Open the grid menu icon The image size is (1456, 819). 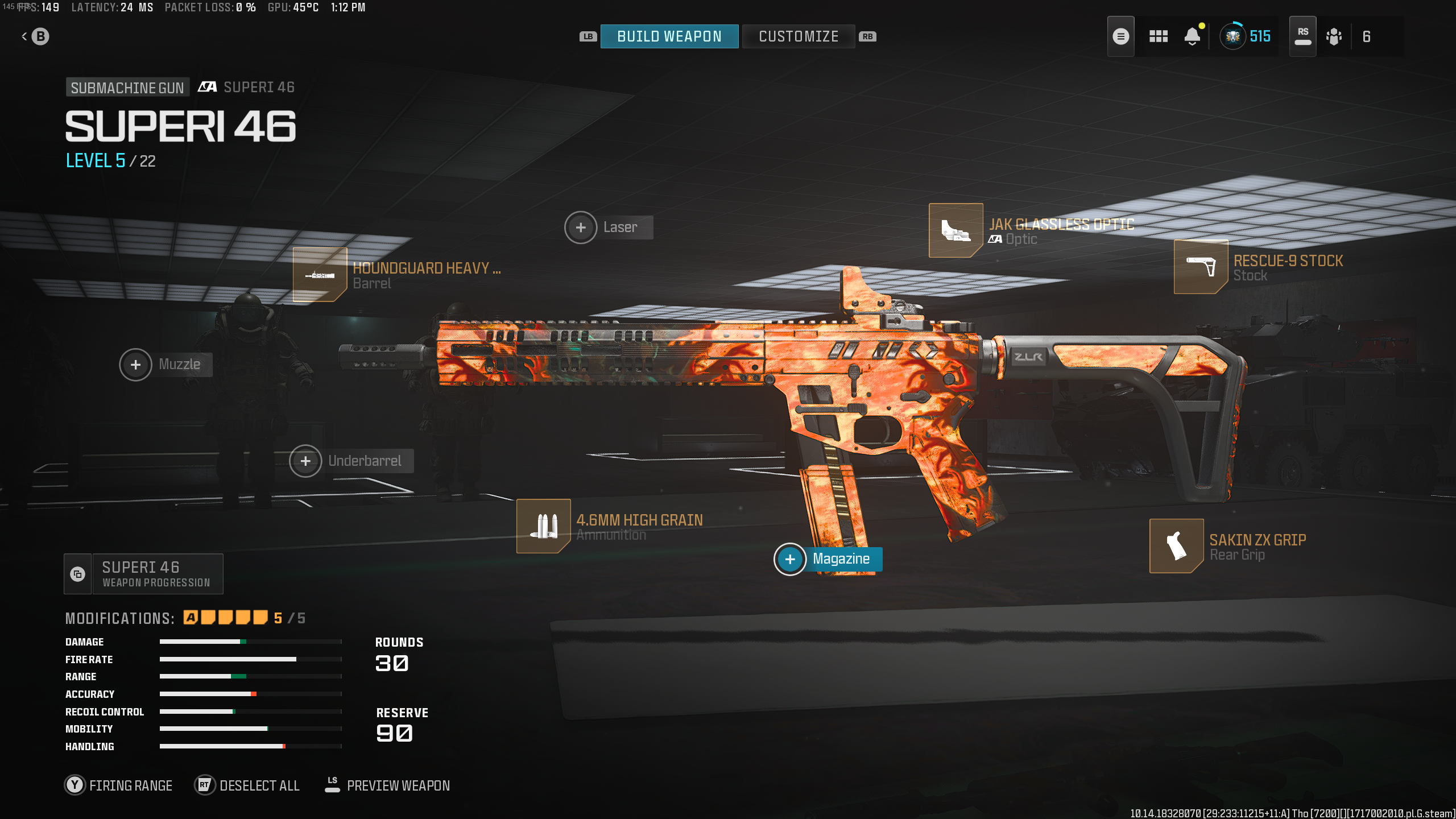coord(1158,36)
